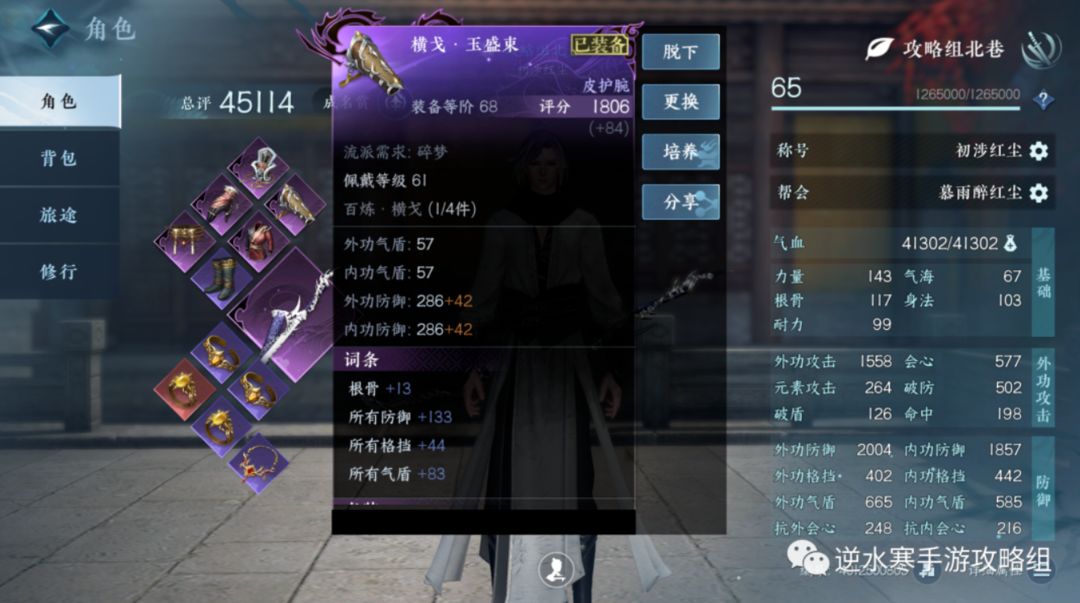
Task: Select the 角色 tab in the sidebar
Action: [59, 101]
